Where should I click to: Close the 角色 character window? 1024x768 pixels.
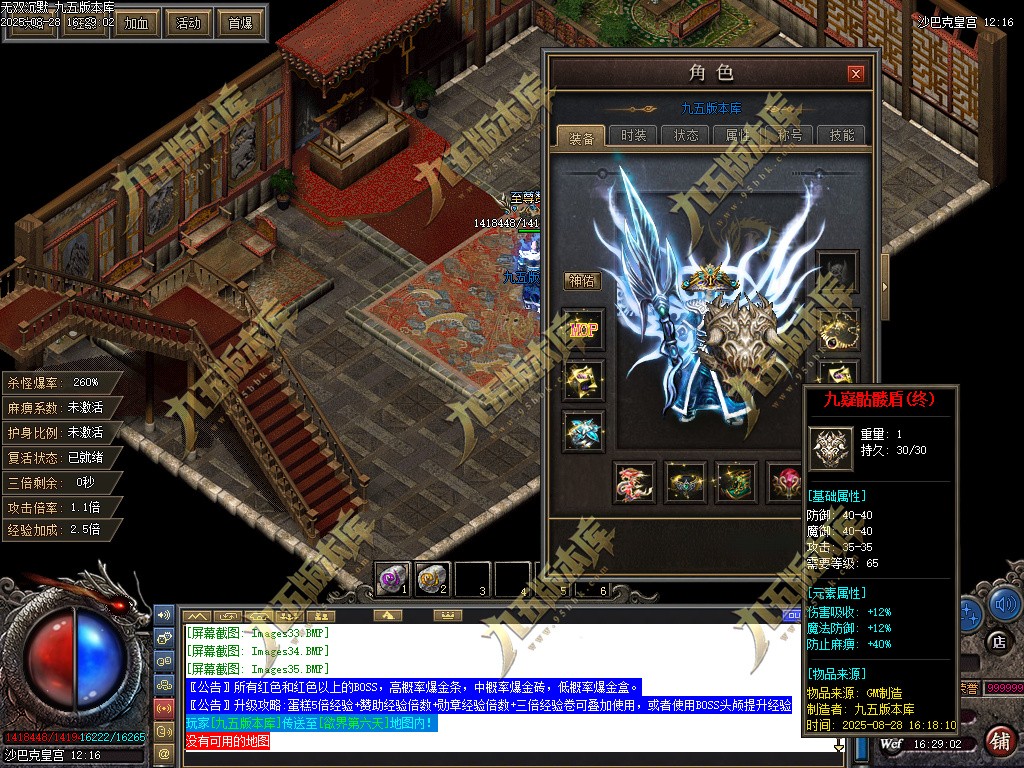[x=855, y=73]
